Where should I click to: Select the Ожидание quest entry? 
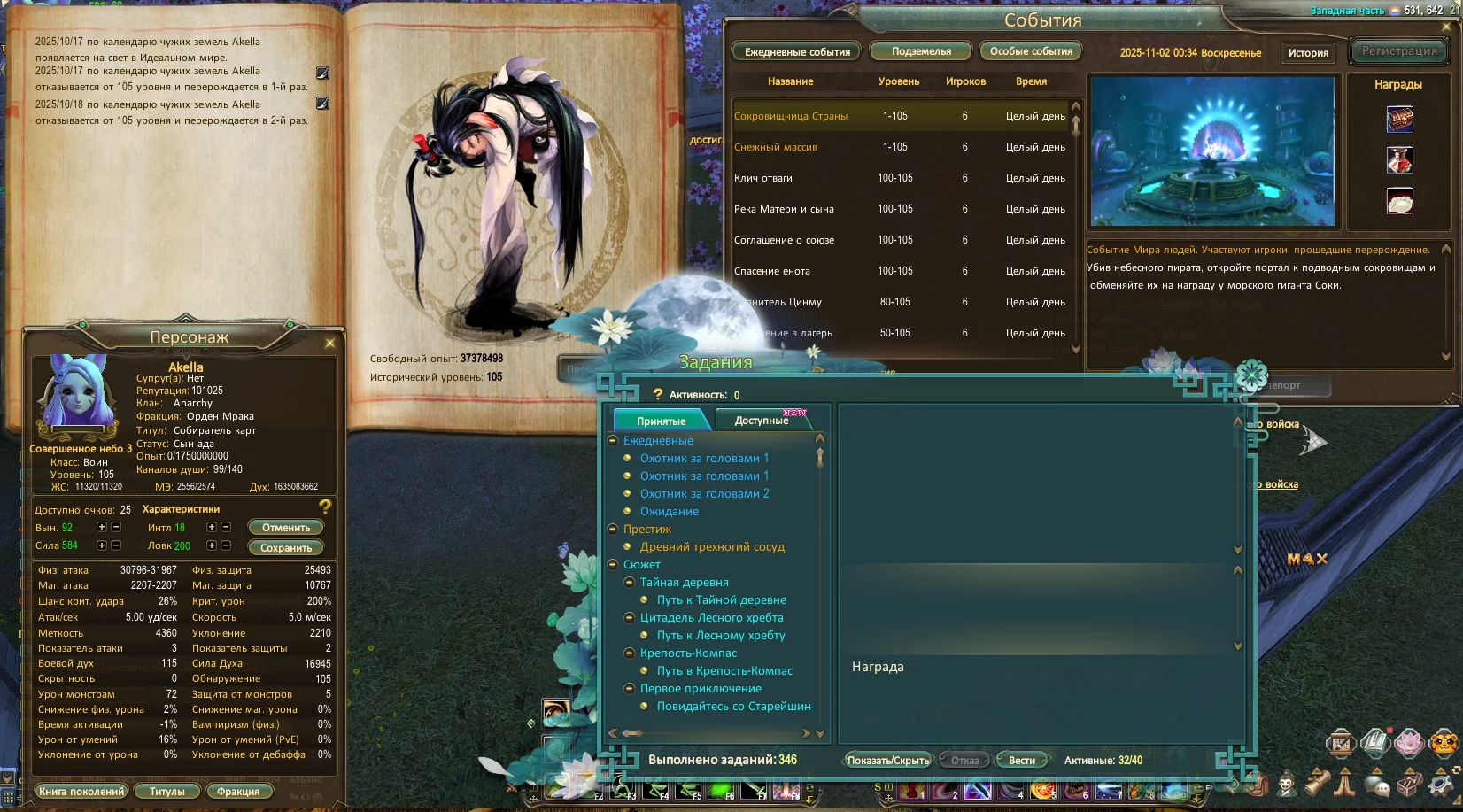670,512
